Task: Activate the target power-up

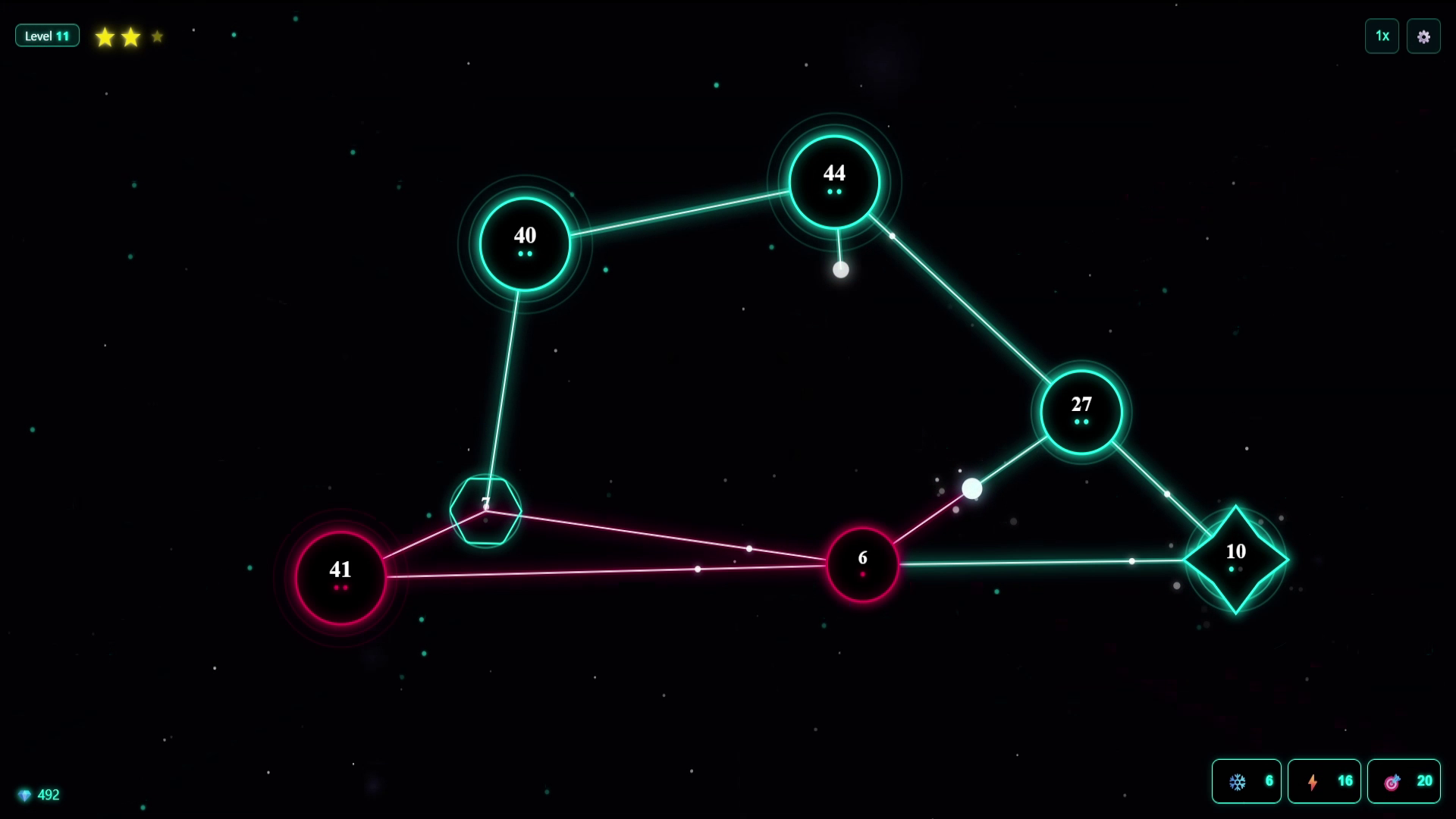Action: pos(1404,781)
